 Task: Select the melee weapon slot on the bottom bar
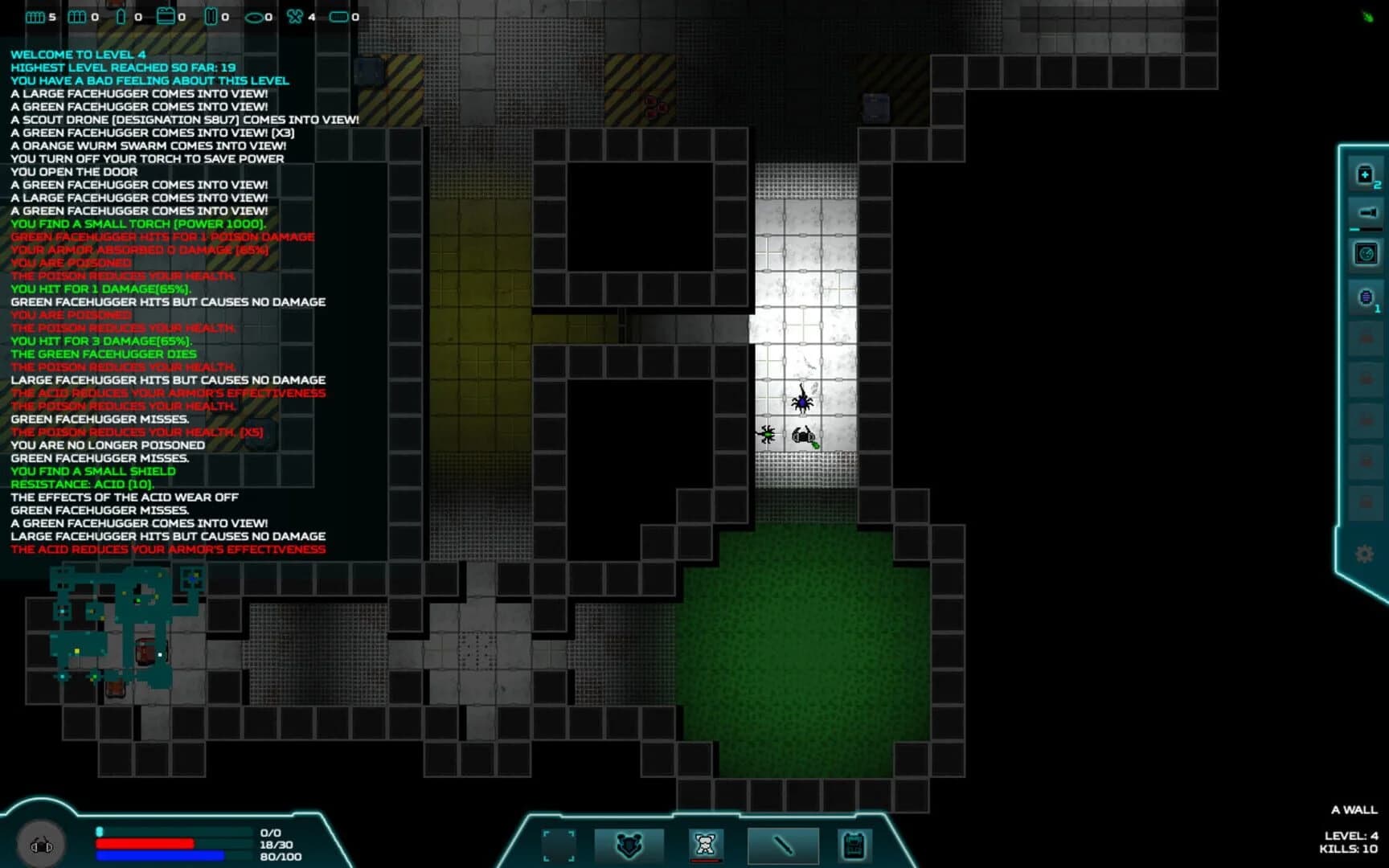tap(783, 845)
